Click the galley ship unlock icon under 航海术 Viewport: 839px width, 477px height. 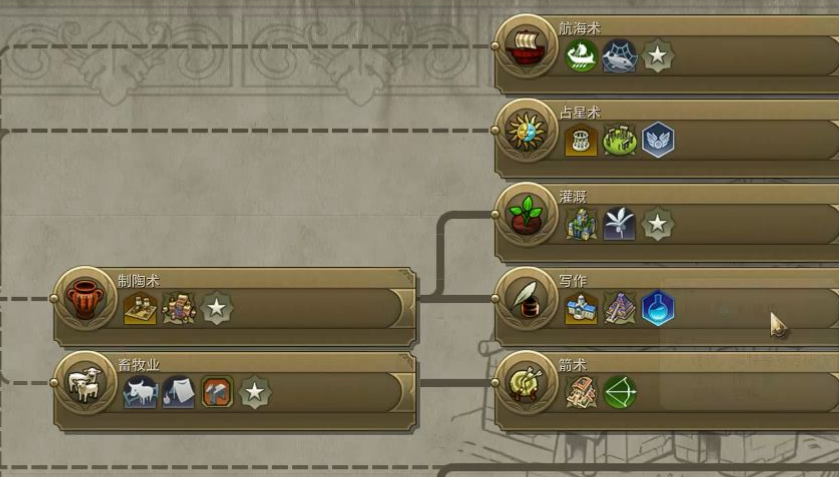pos(581,56)
